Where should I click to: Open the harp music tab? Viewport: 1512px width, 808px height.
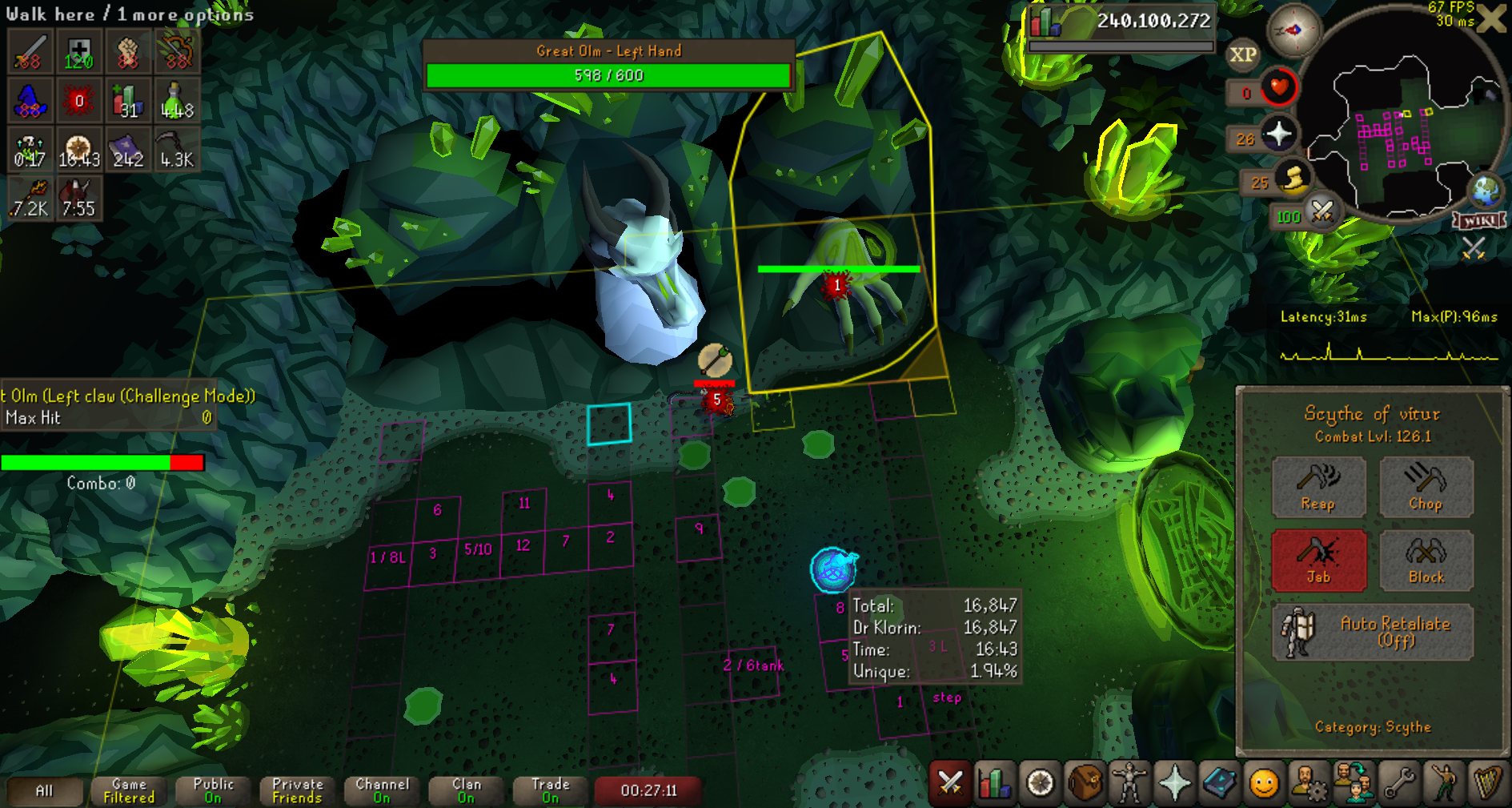[x=1488, y=782]
